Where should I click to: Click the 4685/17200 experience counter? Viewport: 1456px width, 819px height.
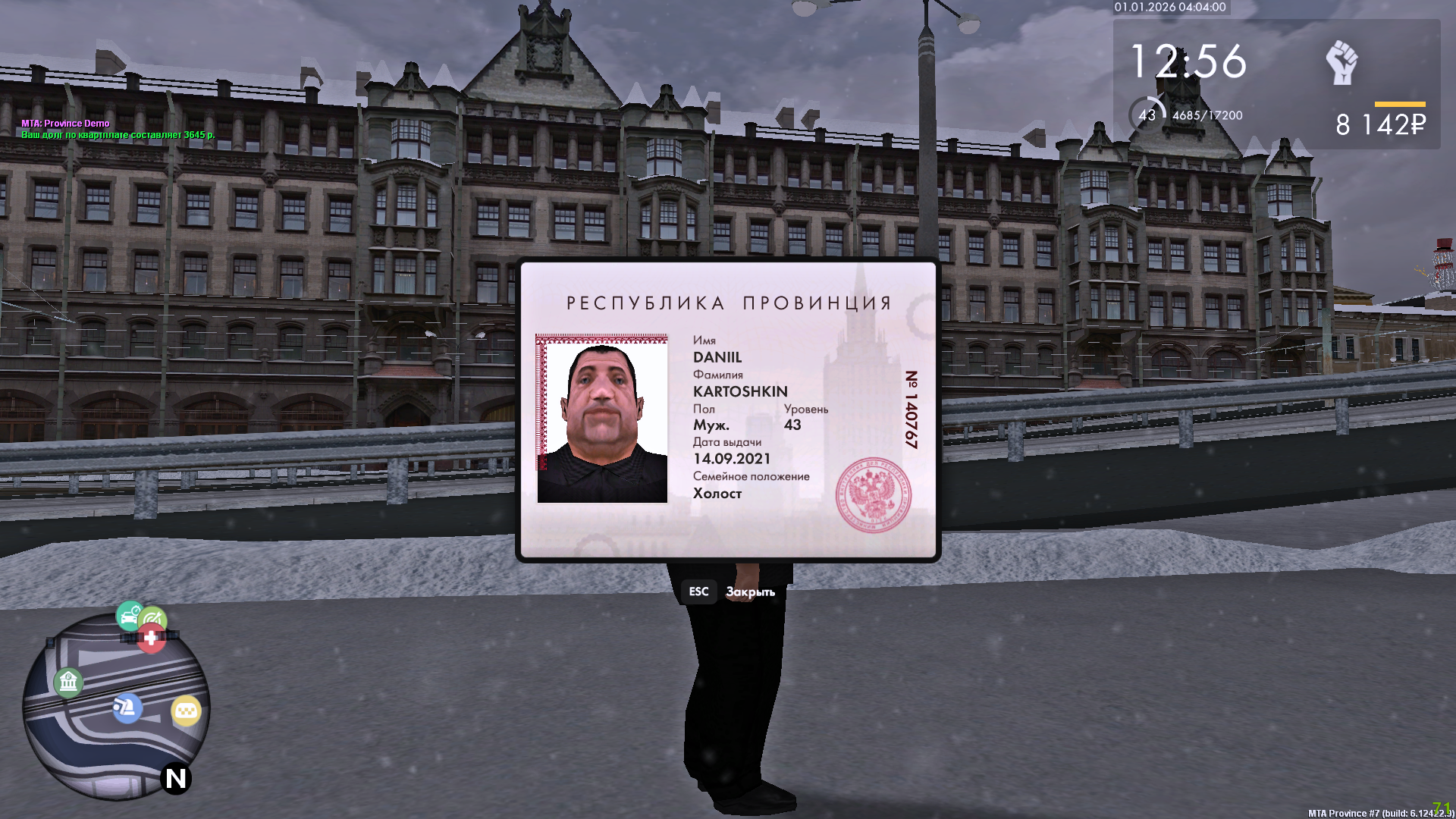(1207, 115)
